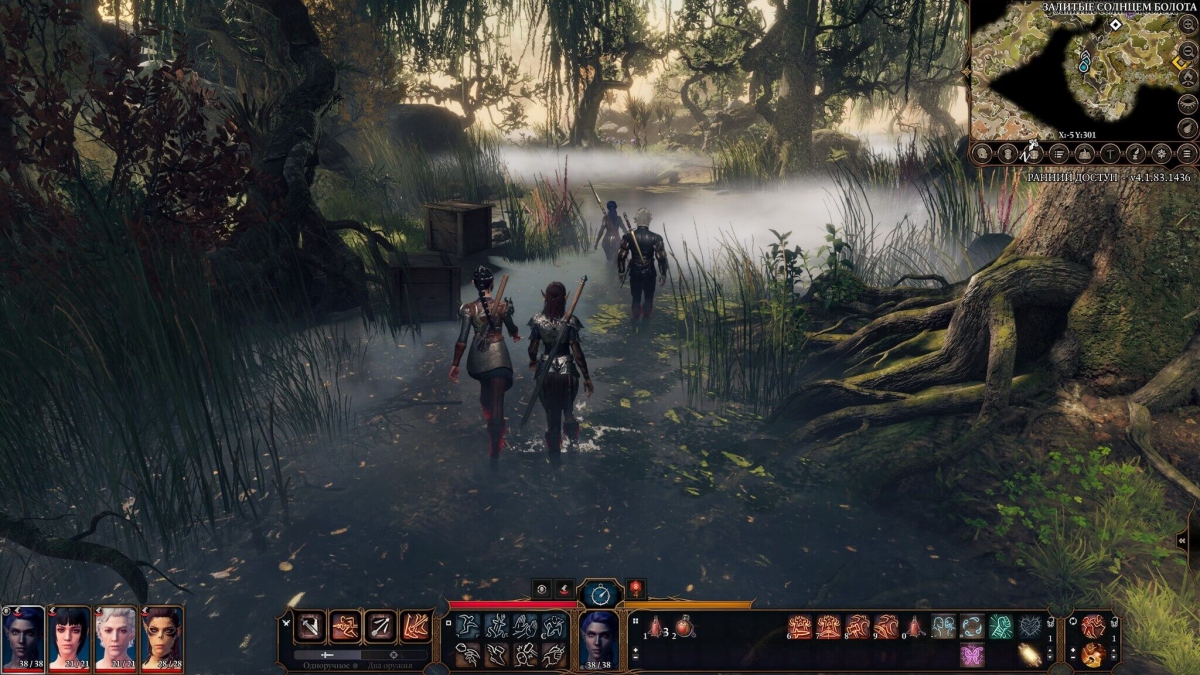This screenshot has width=1200, height=675.
Task: Select the pink butterfly ability icon
Action: coord(972,655)
